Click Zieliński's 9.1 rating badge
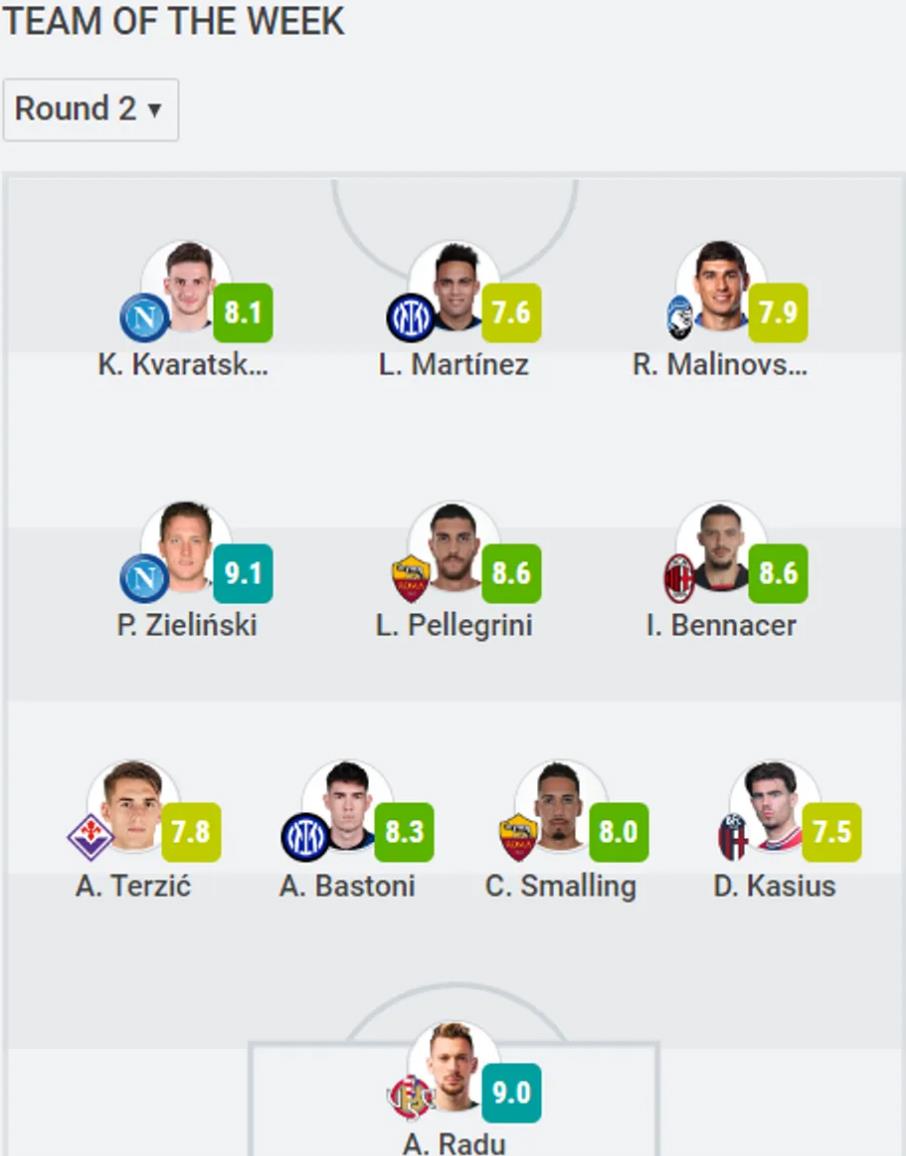 point(243,573)
